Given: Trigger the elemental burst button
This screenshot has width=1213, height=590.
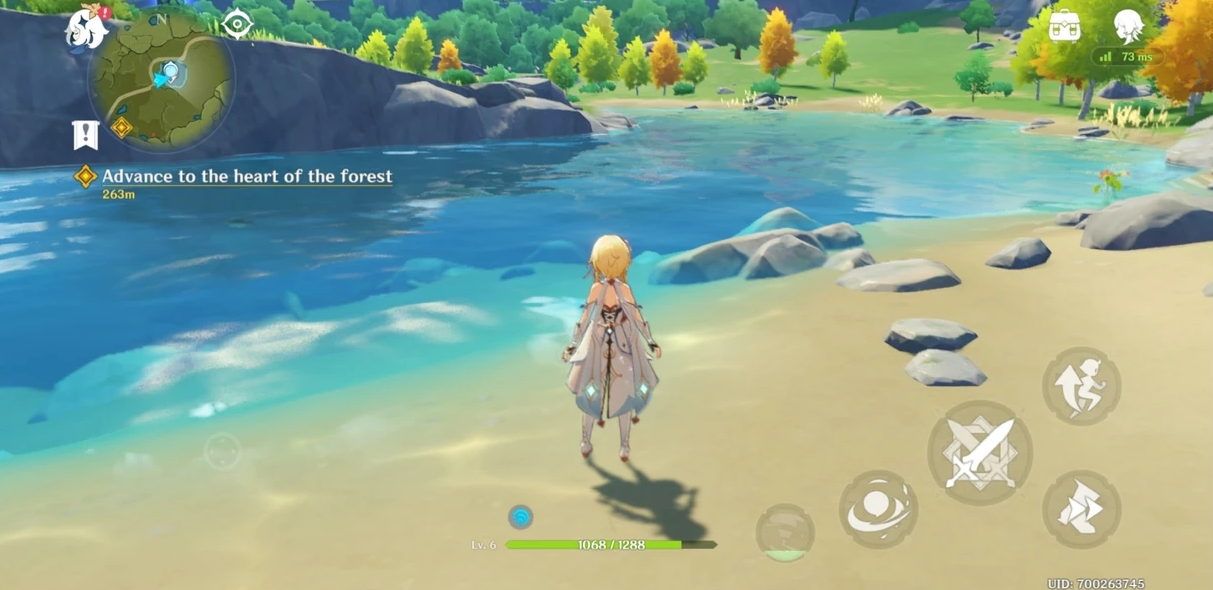Looking at the screenshot, I should coord(785,532).
